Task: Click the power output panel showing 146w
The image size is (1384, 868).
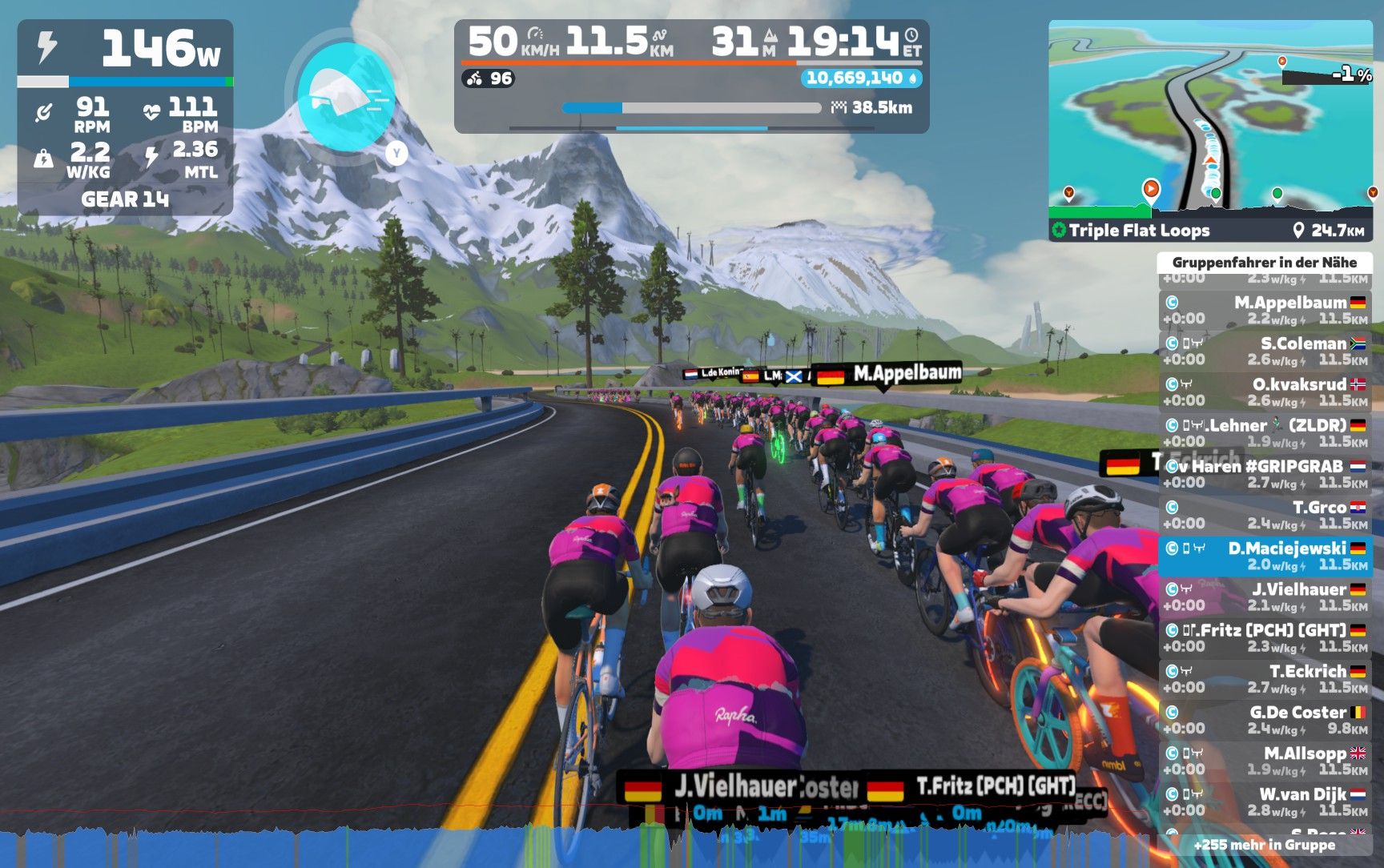Action: (126, 50)
